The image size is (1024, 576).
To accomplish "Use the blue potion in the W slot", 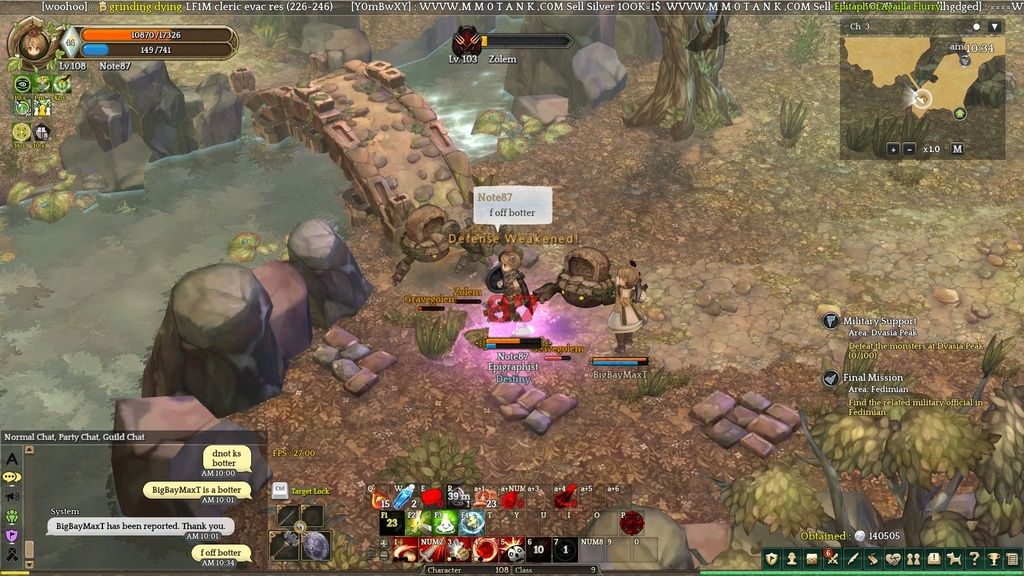I will click(404, 496).
